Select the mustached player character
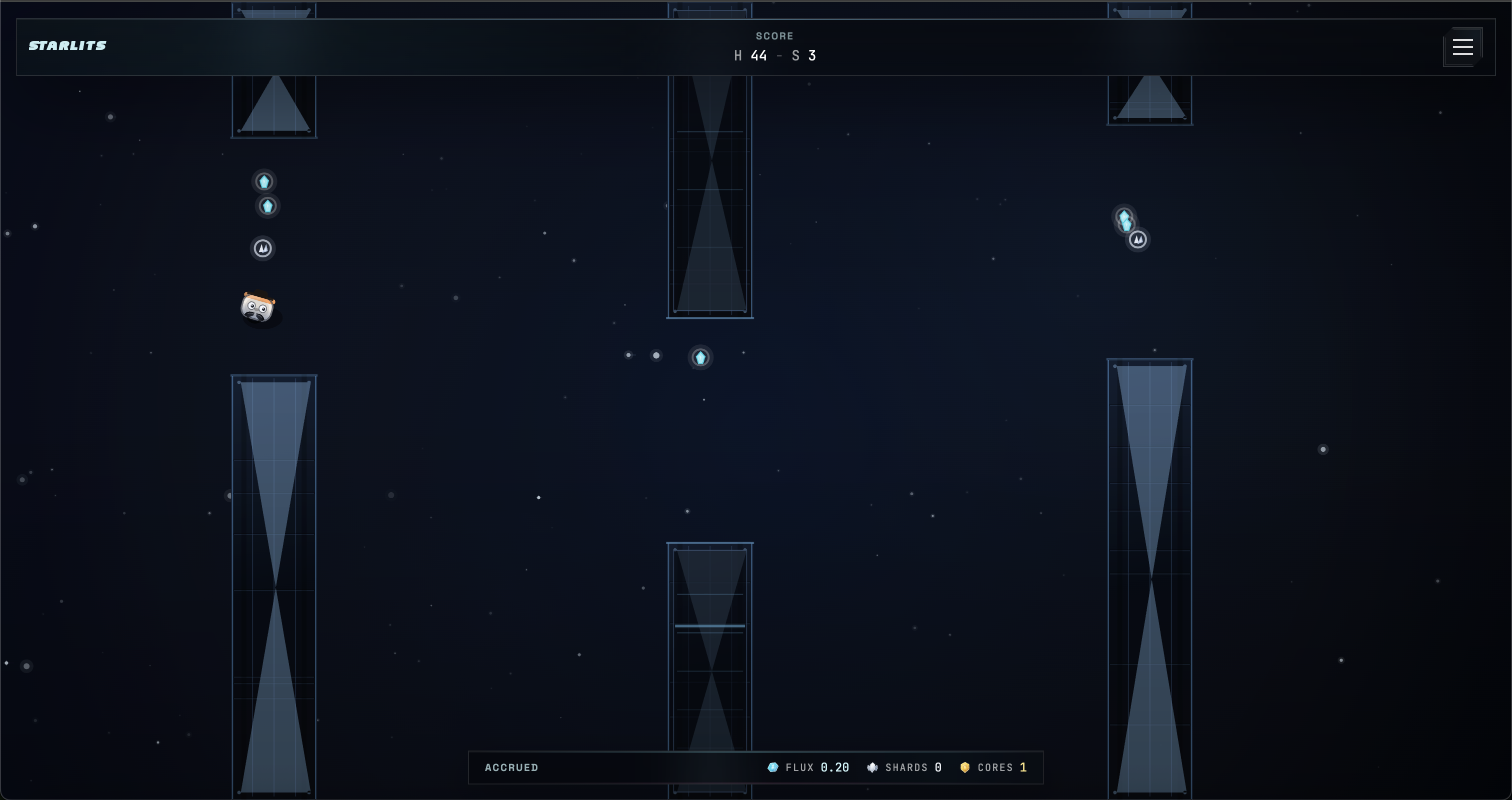This screenshot has height=800, width=1512. (260, 307)
